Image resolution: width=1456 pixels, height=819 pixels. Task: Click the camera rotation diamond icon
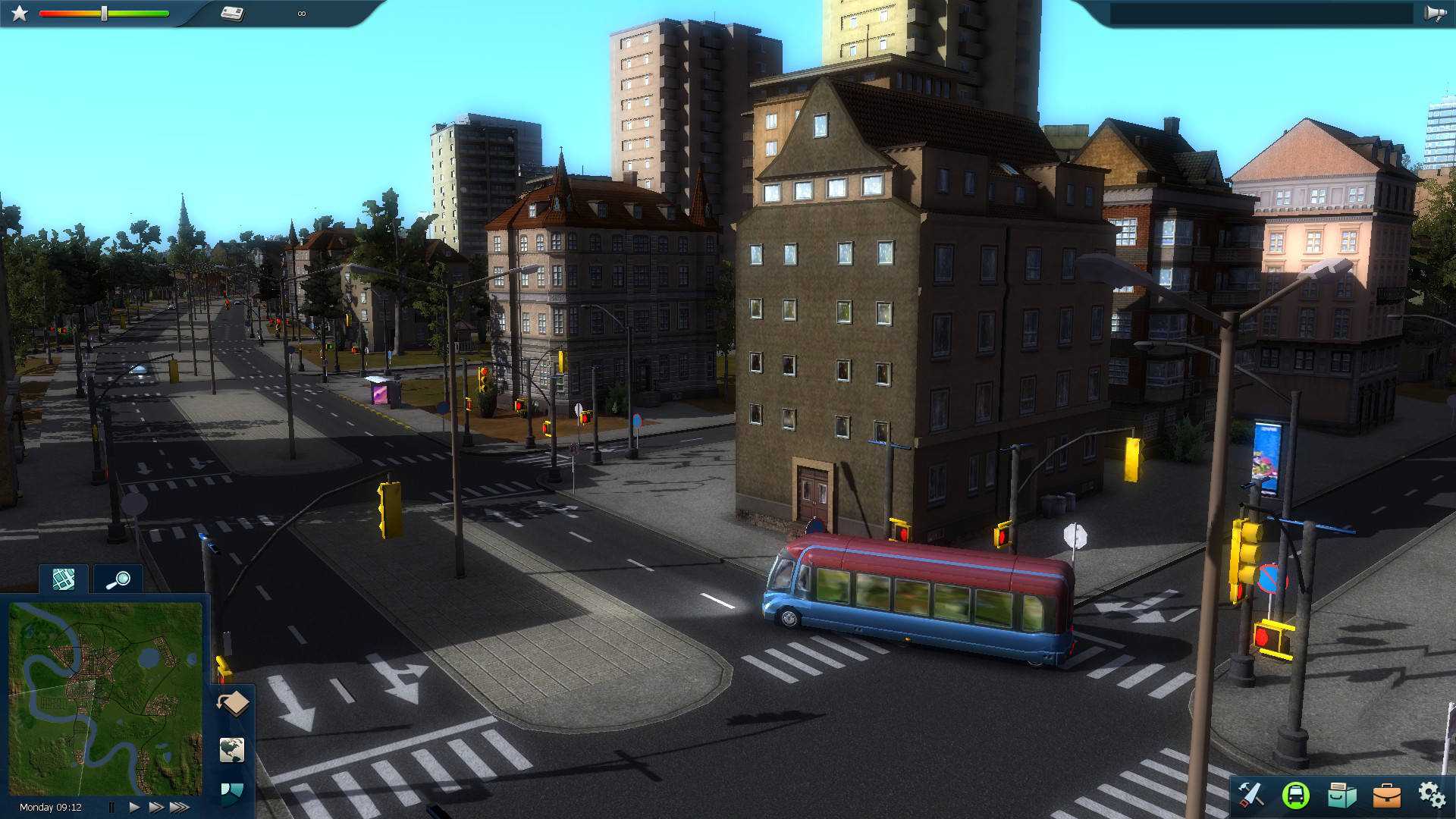click(233, 702)
